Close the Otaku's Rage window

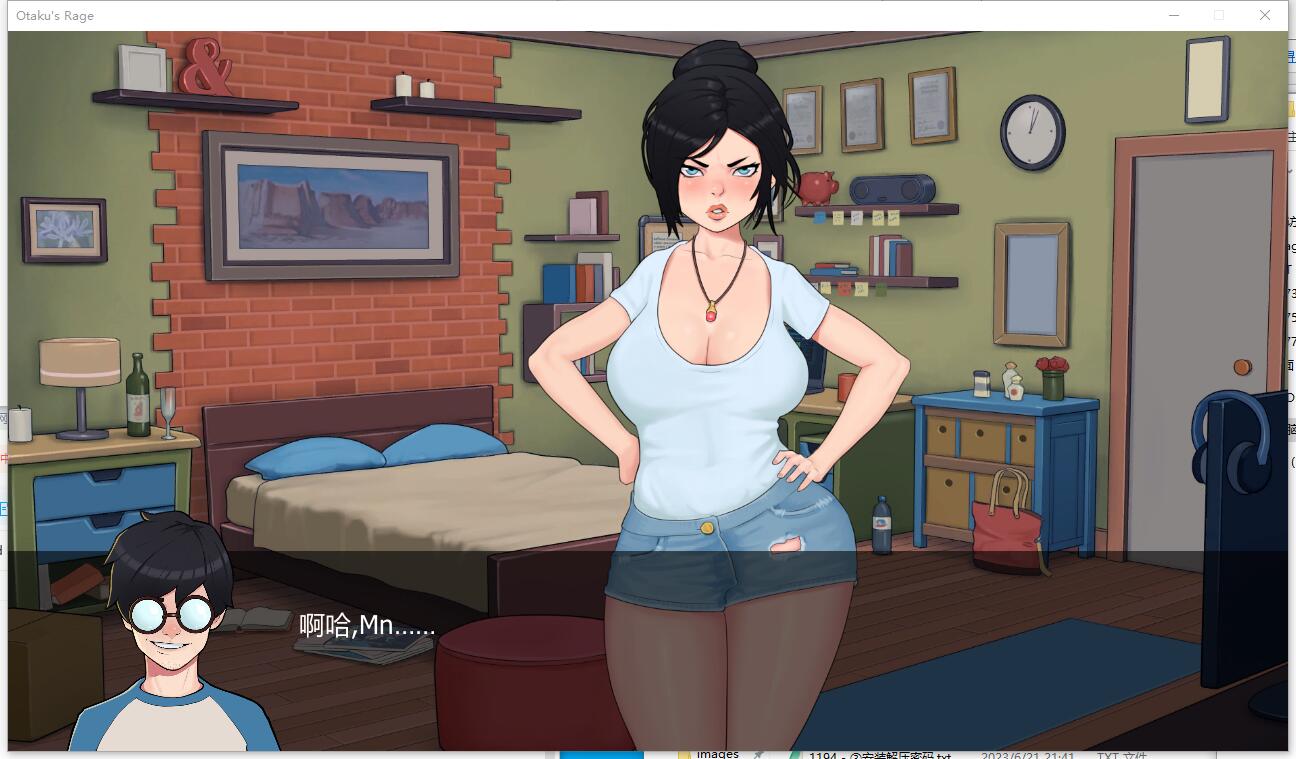point(1264,15)
